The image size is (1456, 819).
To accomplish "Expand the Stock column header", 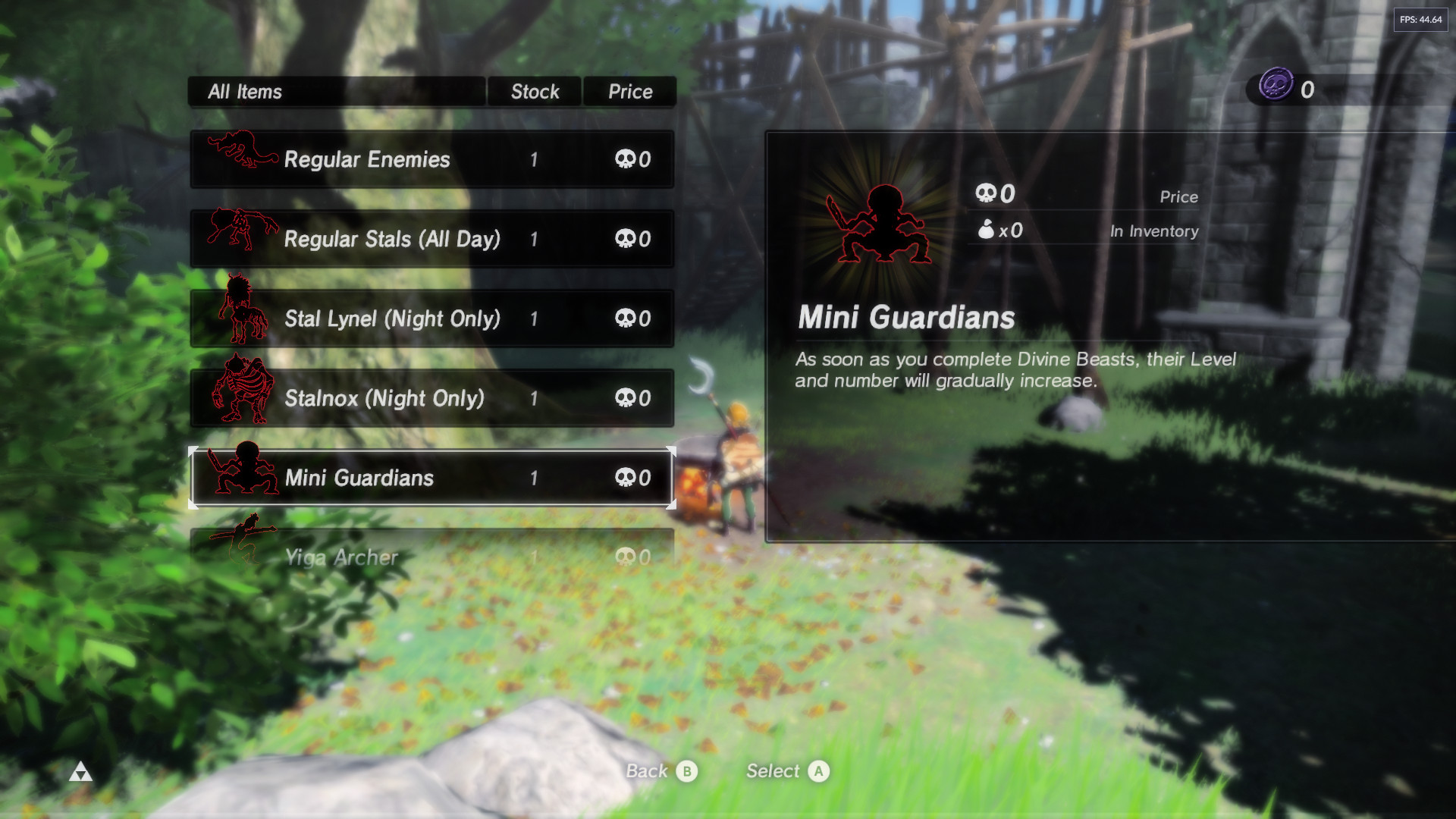I will click(x=534, y=91).
